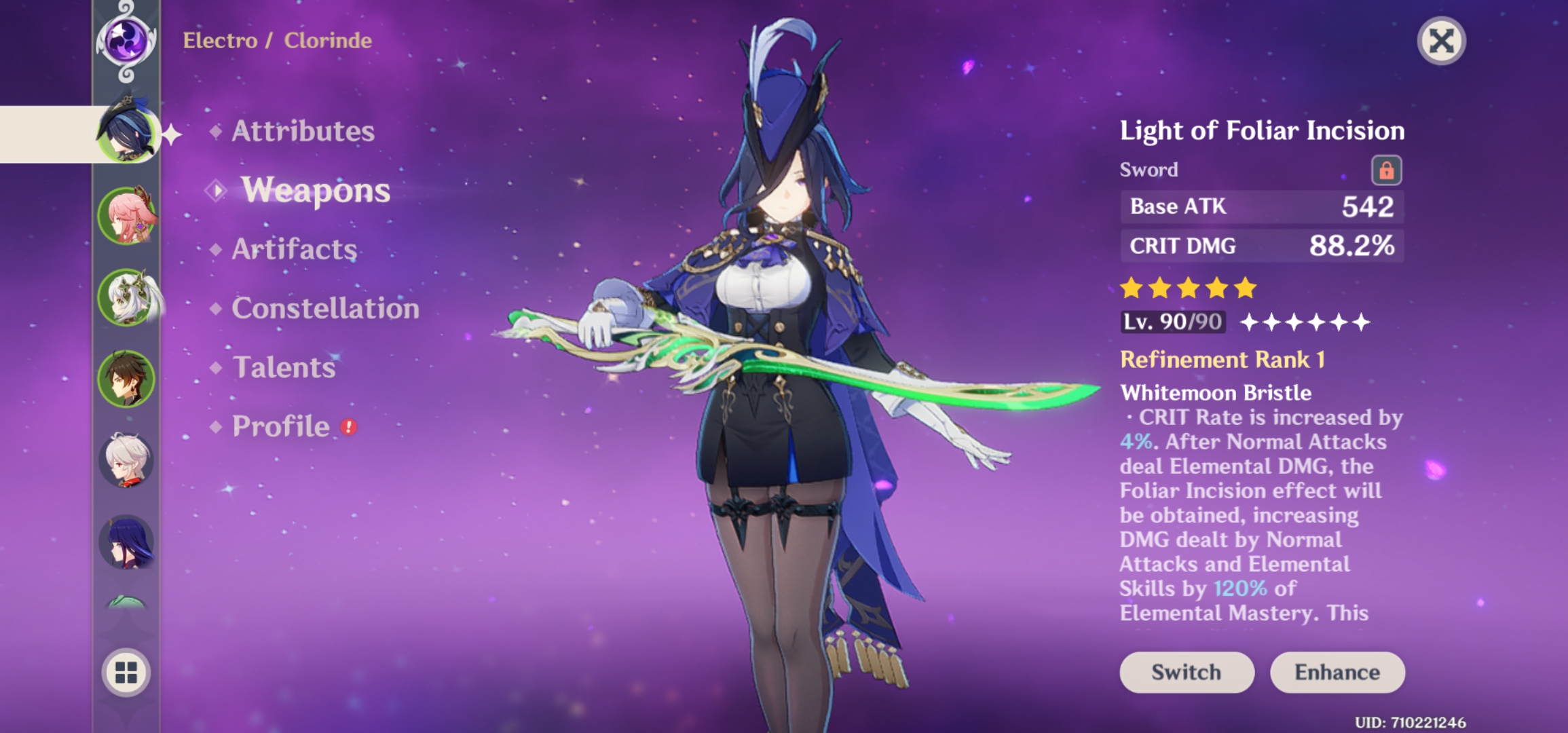Click the Switch button

pyautogui.click(x=1187, y=673)
